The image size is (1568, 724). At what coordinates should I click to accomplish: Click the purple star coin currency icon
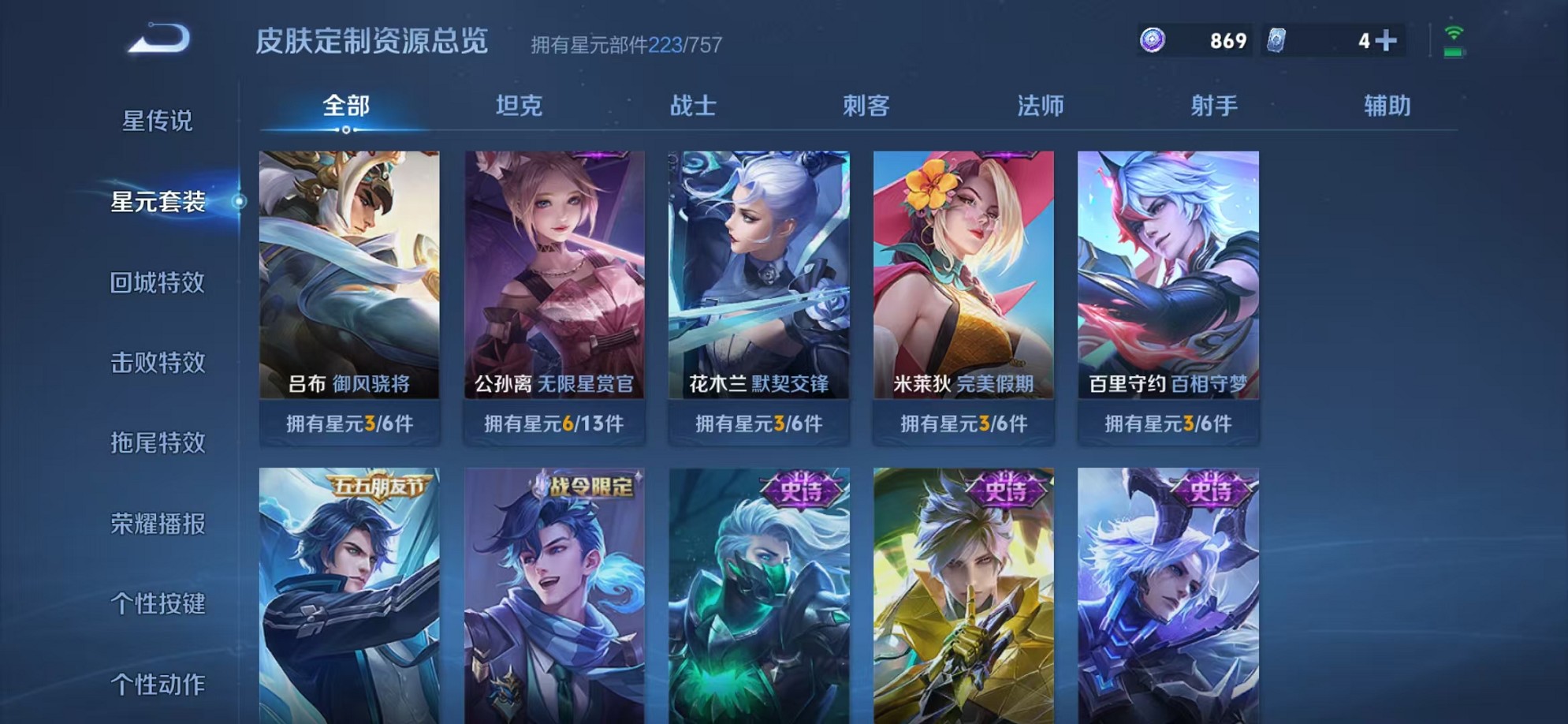click(1154, 39)
